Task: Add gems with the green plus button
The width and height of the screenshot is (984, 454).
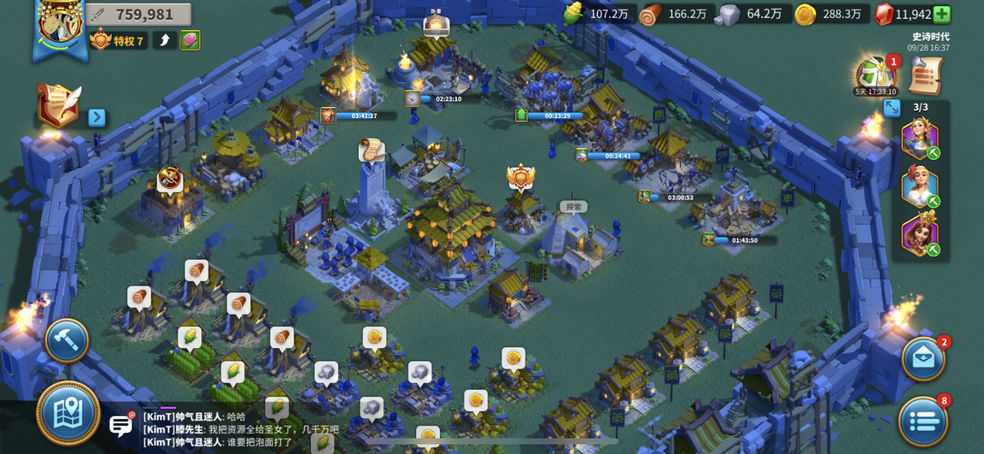Action: point(942,14)
